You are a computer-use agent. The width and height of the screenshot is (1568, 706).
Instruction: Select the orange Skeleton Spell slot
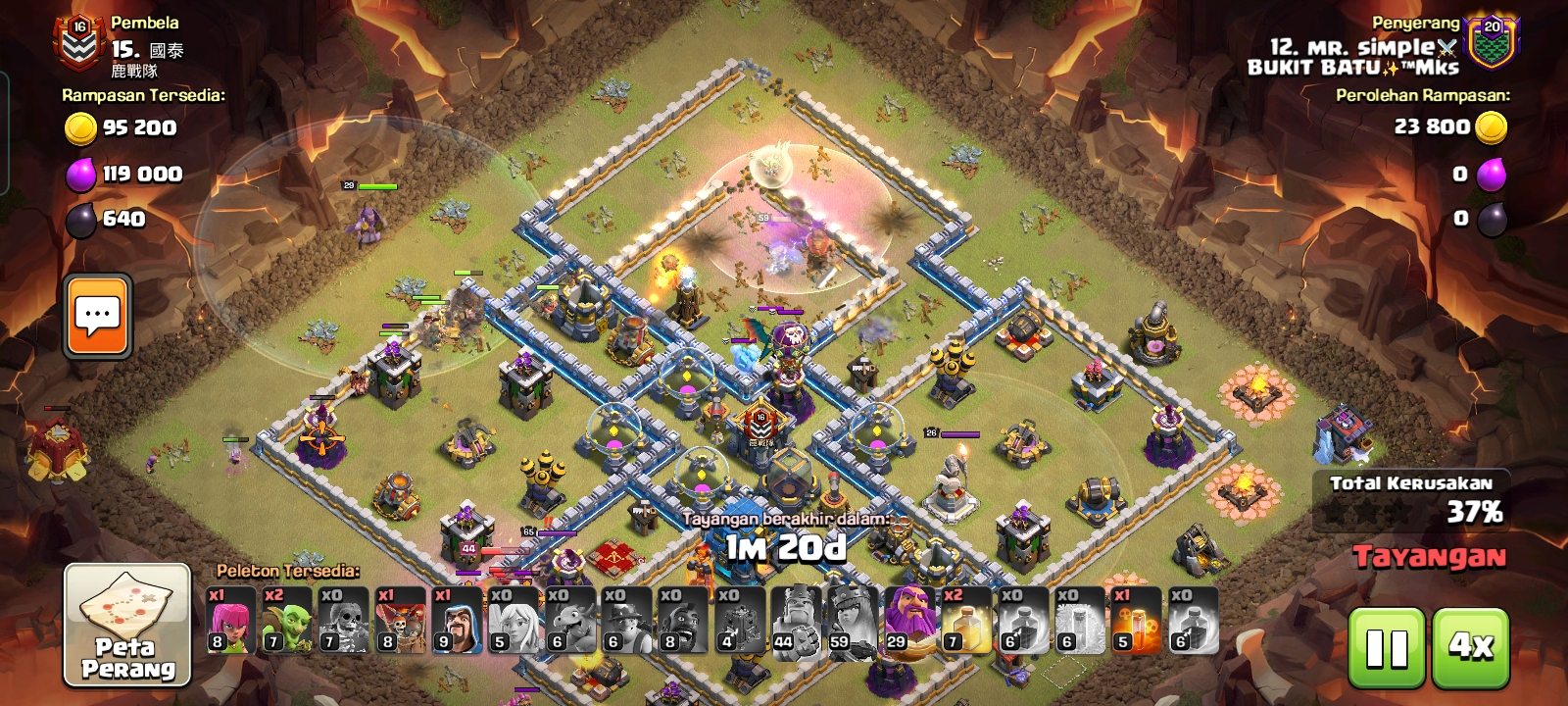pos(1136,621)
